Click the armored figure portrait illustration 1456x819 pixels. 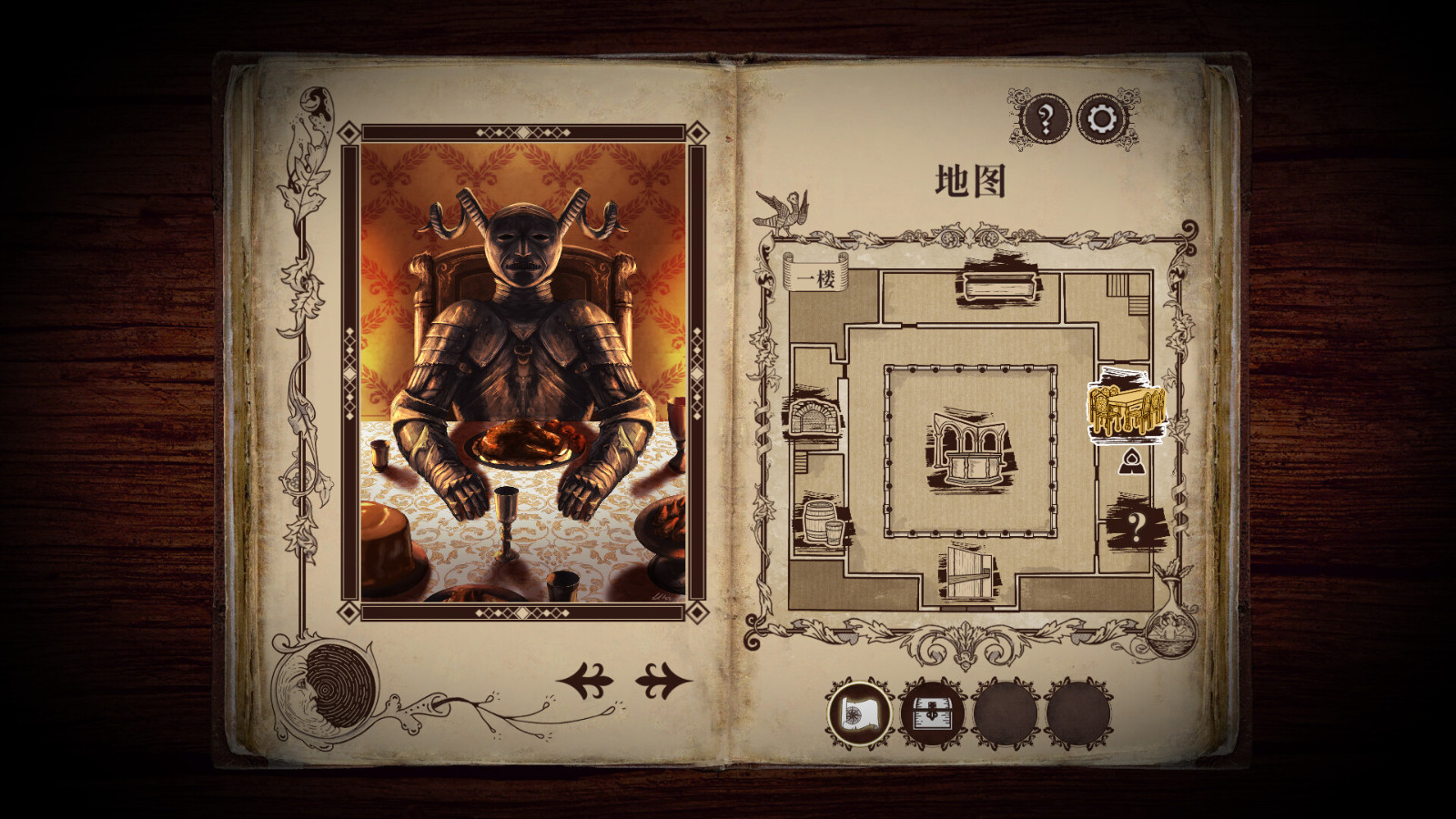tap(521, 364)
